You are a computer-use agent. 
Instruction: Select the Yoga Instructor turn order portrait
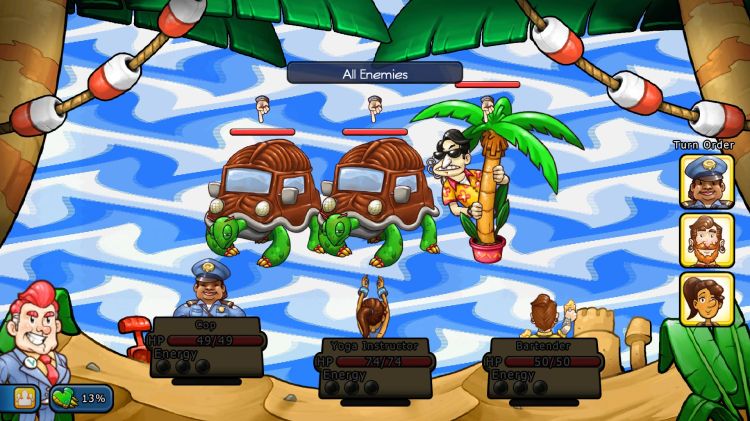coord(706,299)
